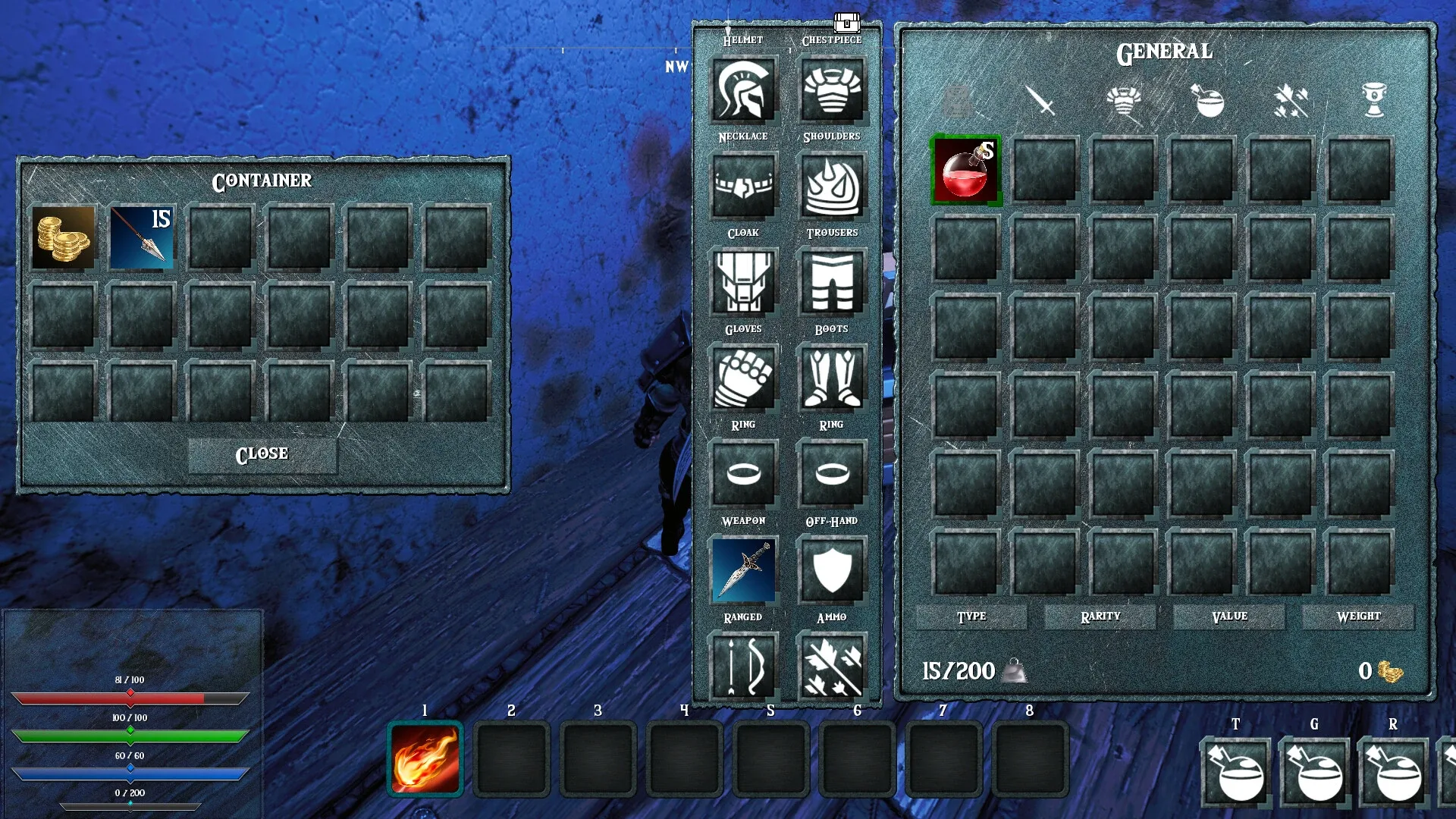
Task: Click the arrows in the Ammo slot
Action: tap(832, 666)
